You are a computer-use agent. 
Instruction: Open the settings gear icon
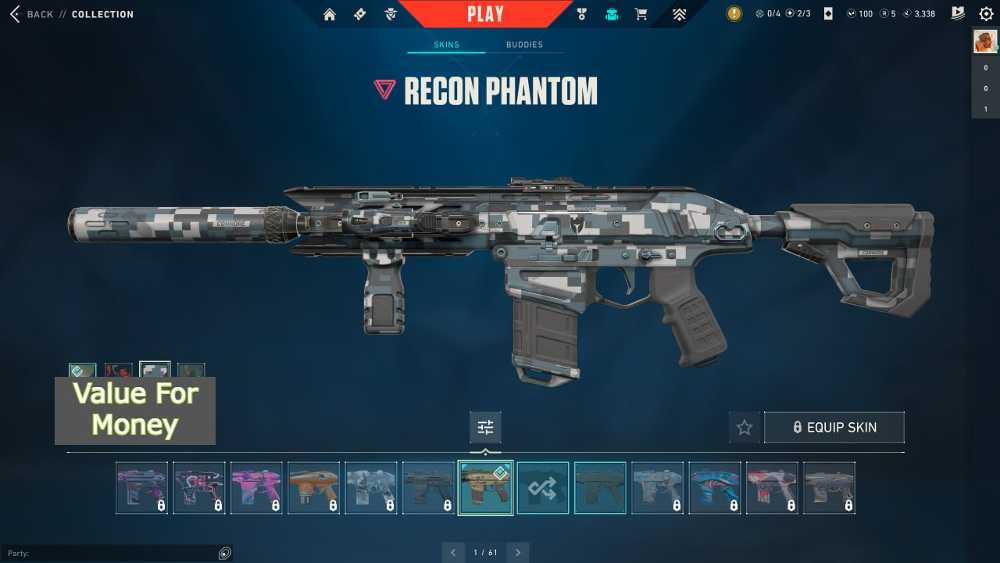[986, 14]
